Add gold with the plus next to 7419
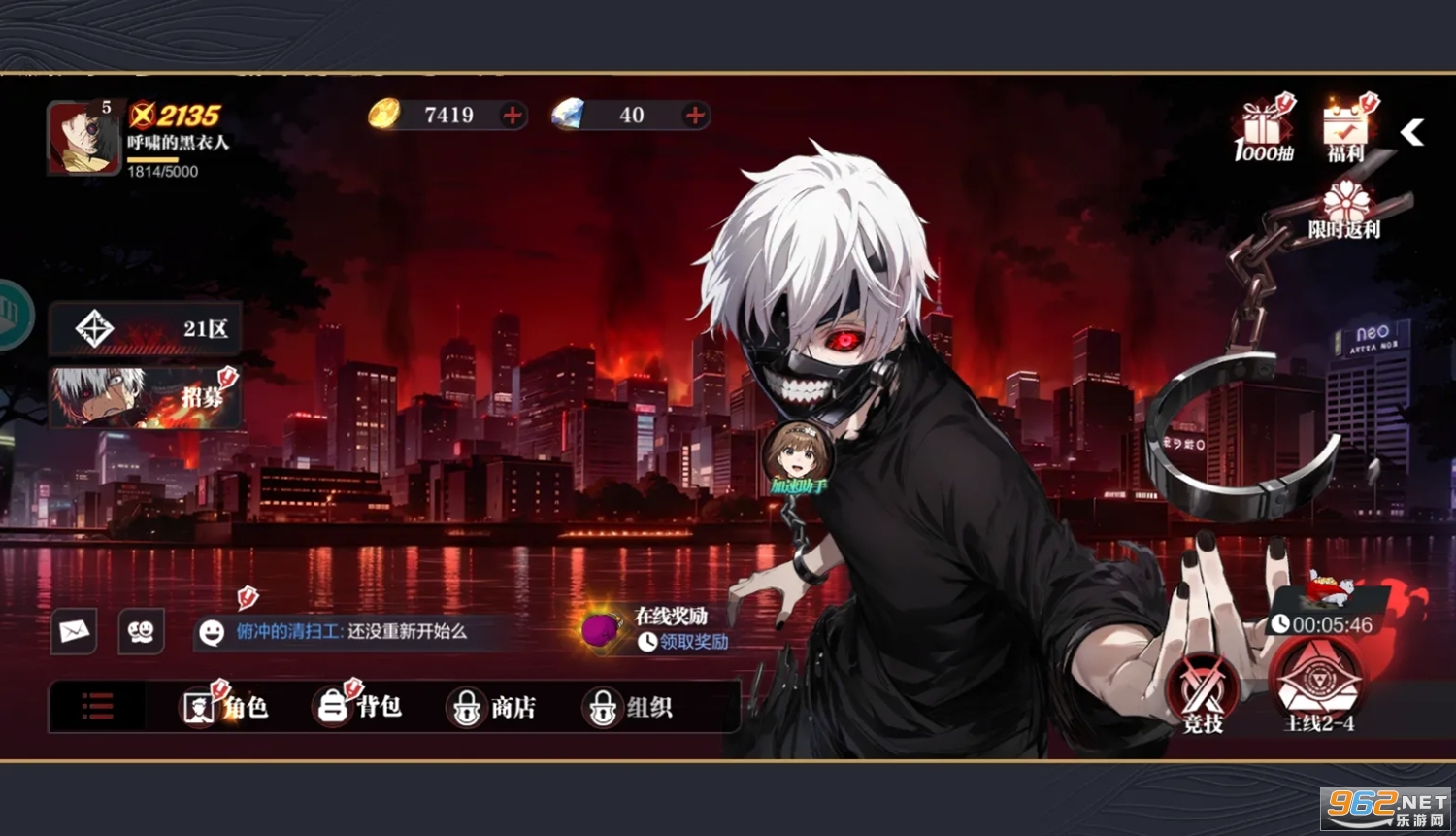The width and height of the screenshot is (1456, 836). (512, 116)
